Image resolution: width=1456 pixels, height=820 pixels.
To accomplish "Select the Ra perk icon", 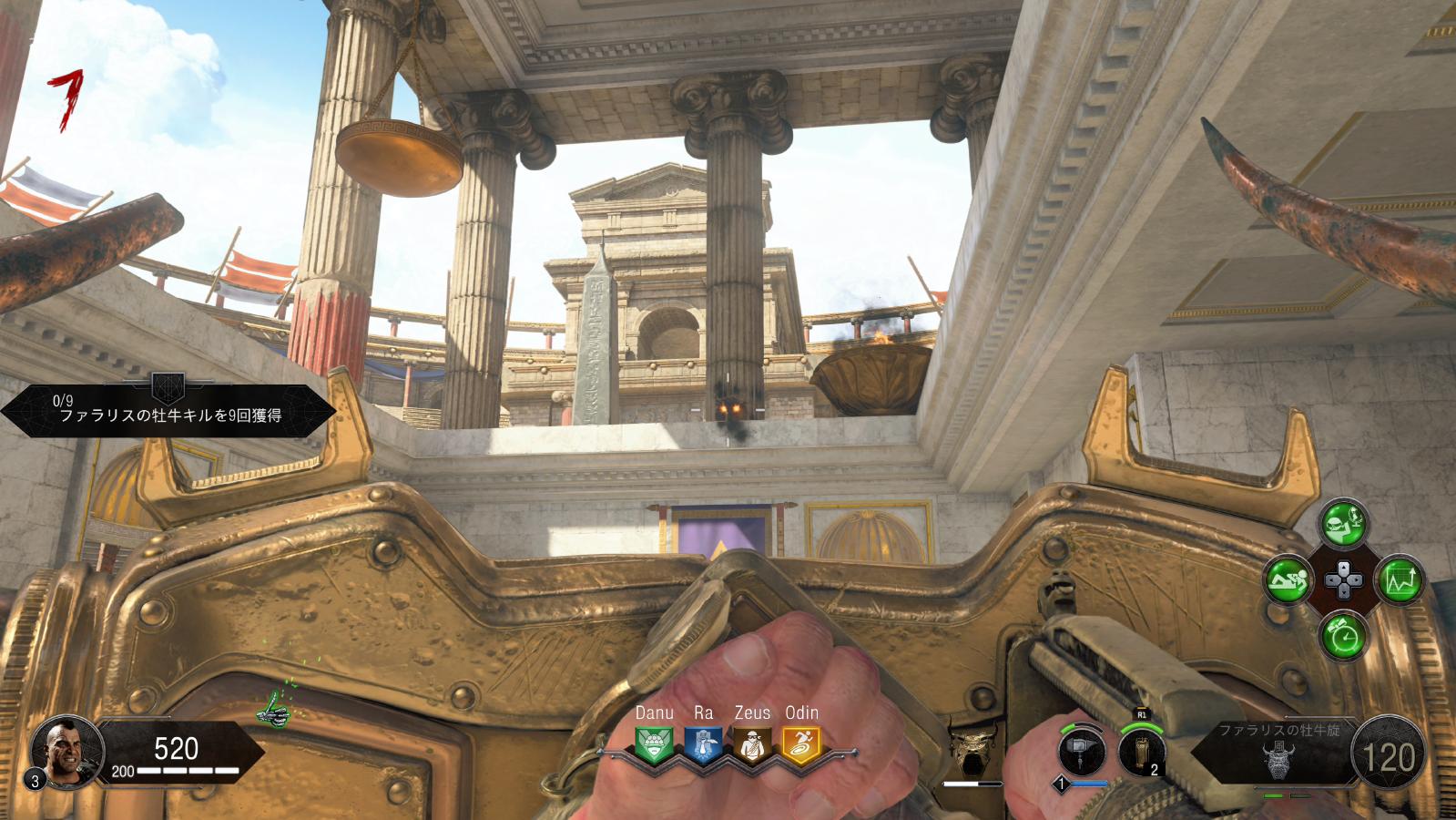I will coord(703,744).
